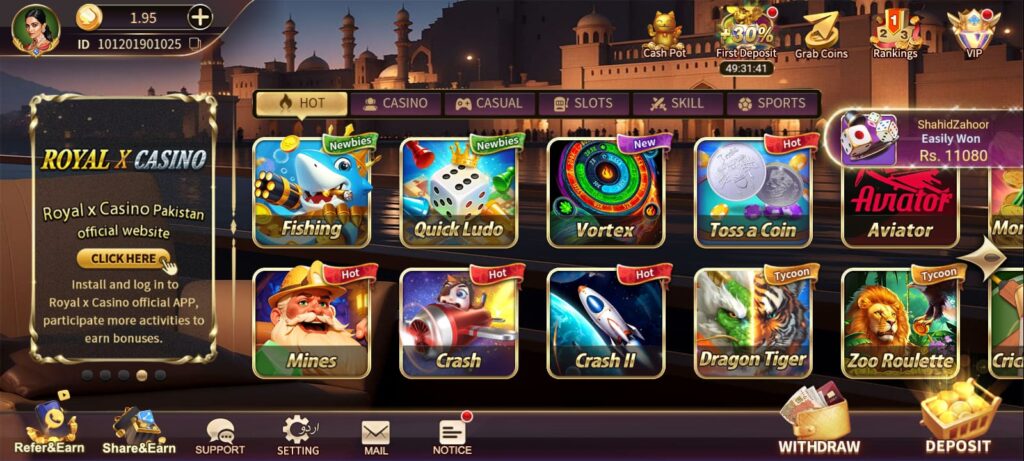Open the Mines game tile
The height and width of the screenshot is (461, 1024).
pos(311,323)
